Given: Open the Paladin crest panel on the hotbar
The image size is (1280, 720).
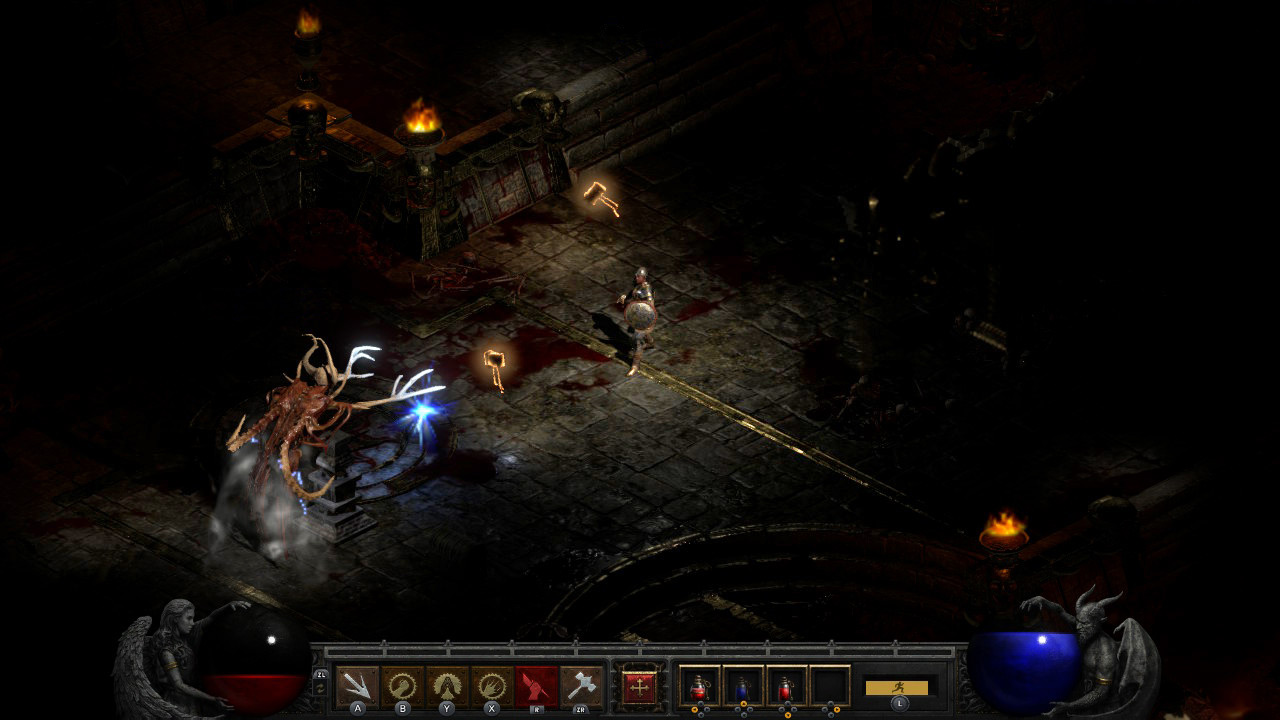Looking at the screenshot, I should click(640, 686).
